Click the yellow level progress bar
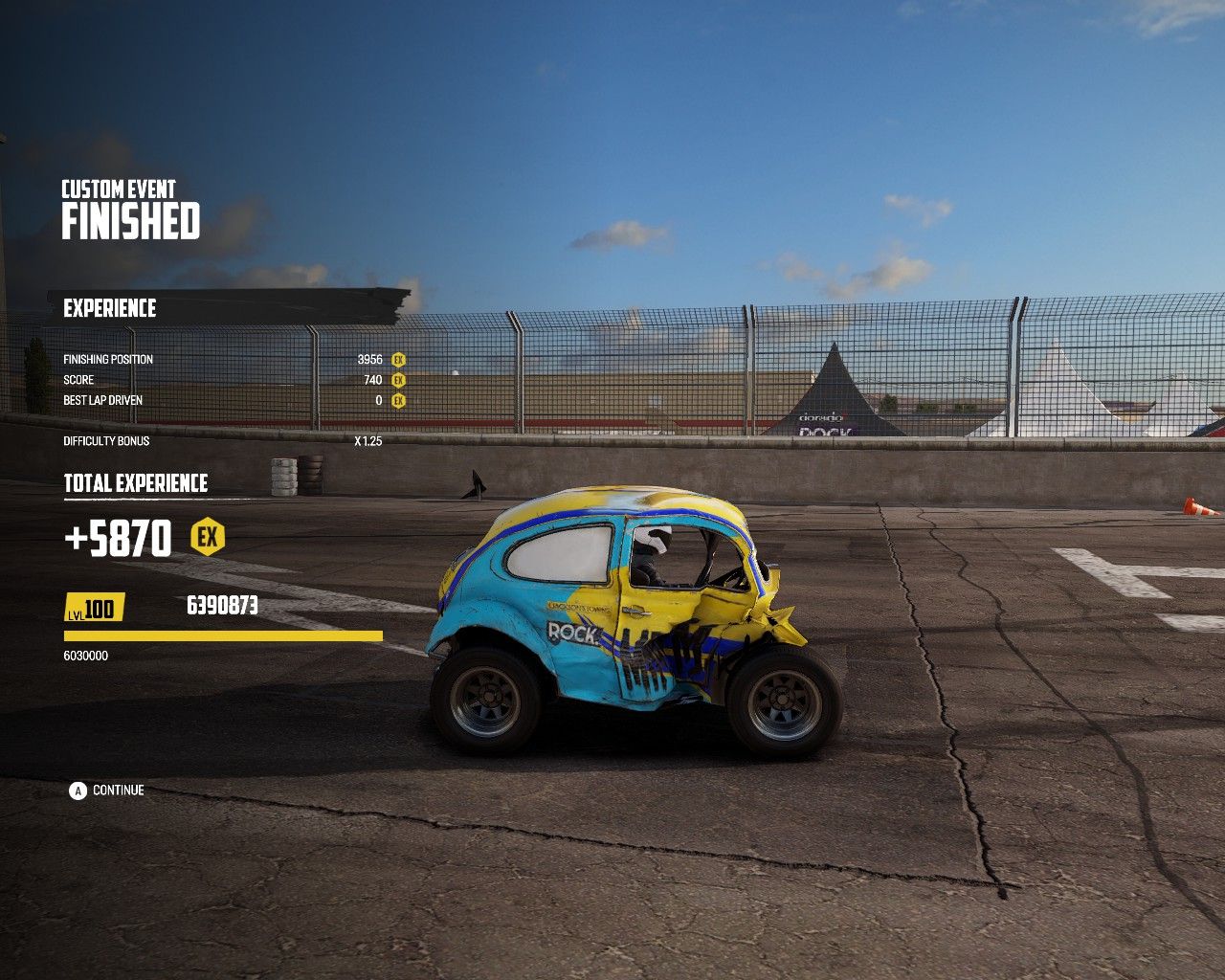This screenshot has width=1225, height=980. click(220, 634)
